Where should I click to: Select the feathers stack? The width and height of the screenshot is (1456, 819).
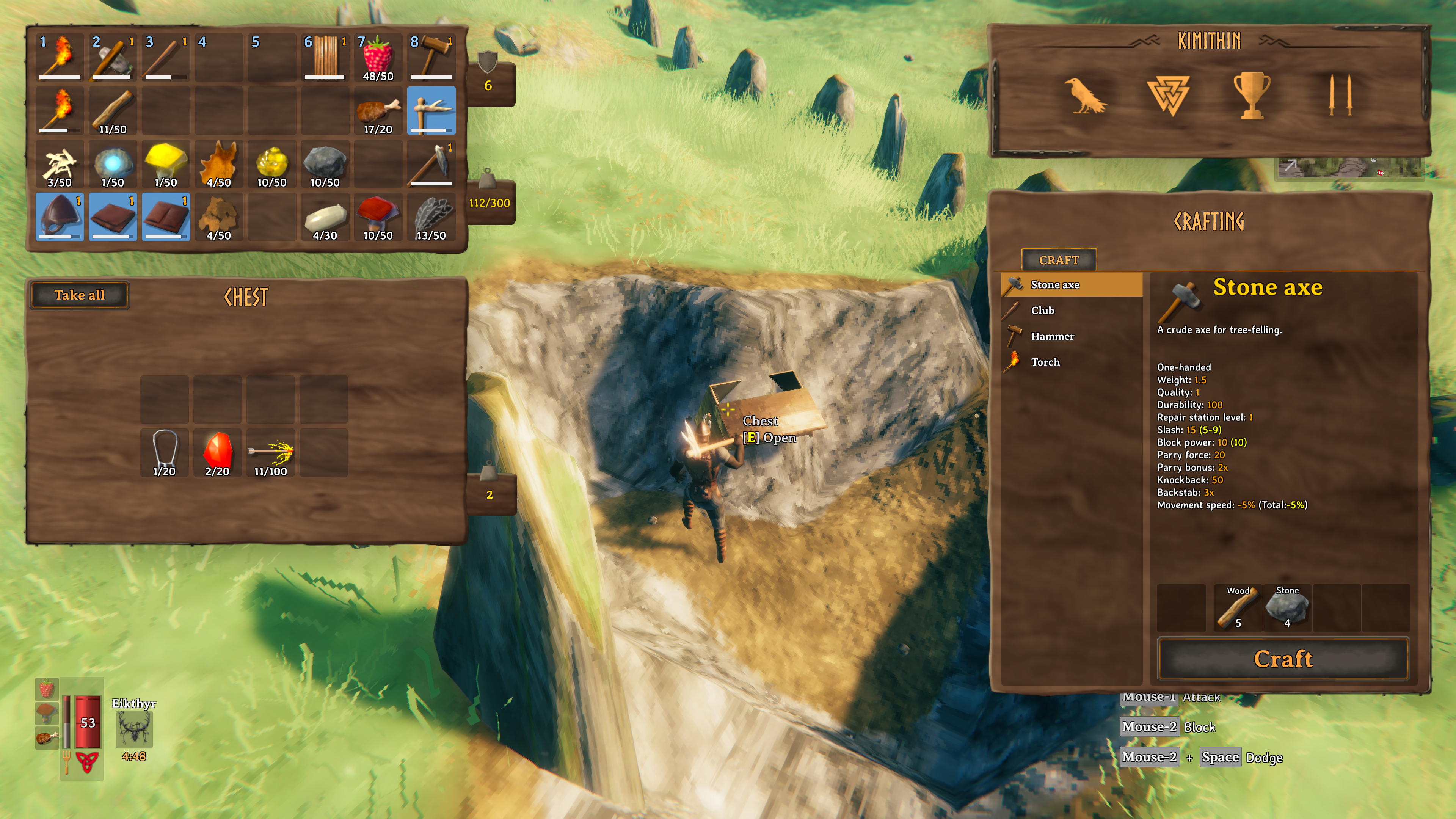click(431, 217)
